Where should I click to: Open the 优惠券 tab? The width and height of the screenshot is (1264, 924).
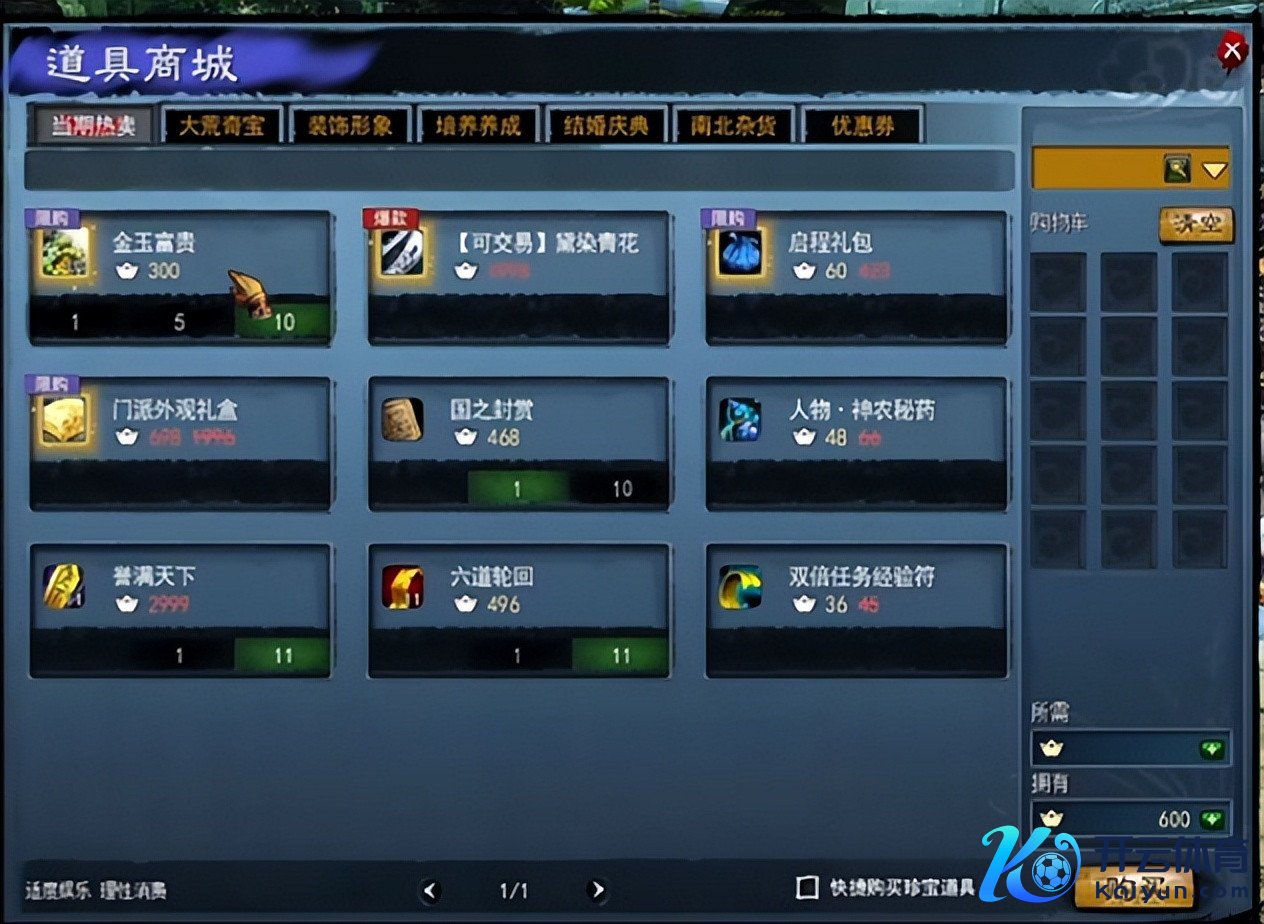pos(862,126)
